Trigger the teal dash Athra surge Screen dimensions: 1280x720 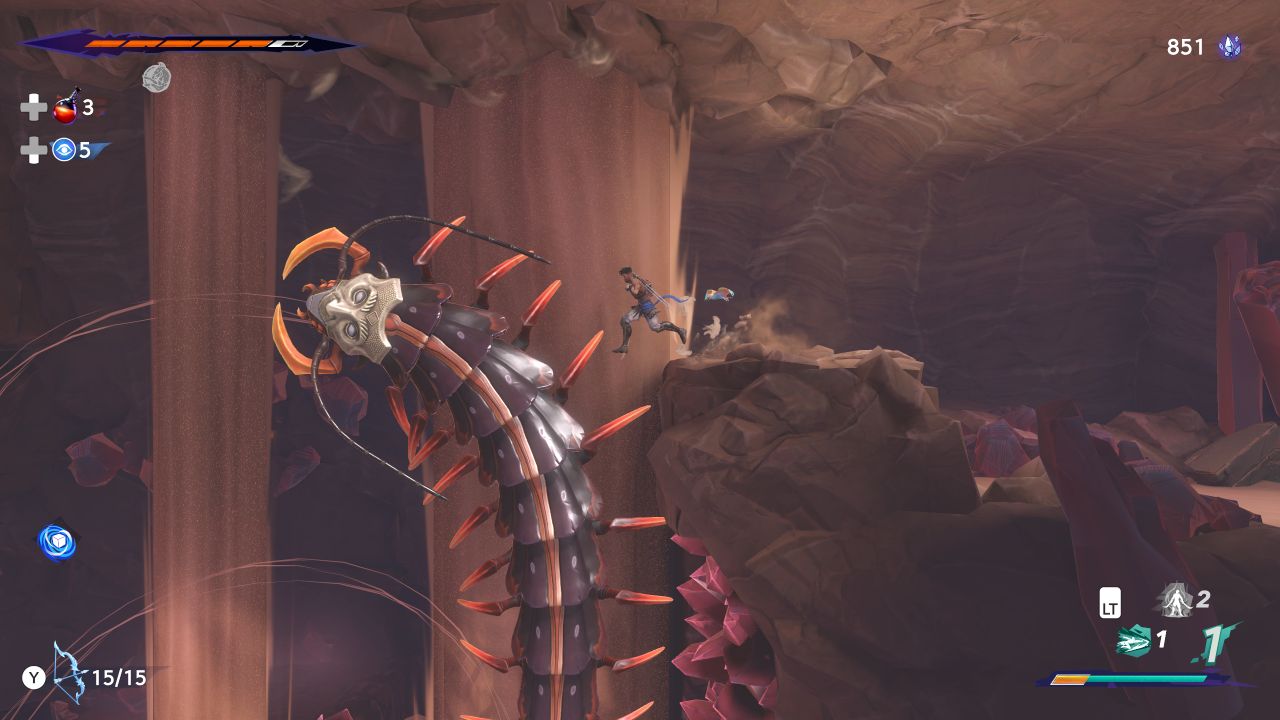[1132, 640]
